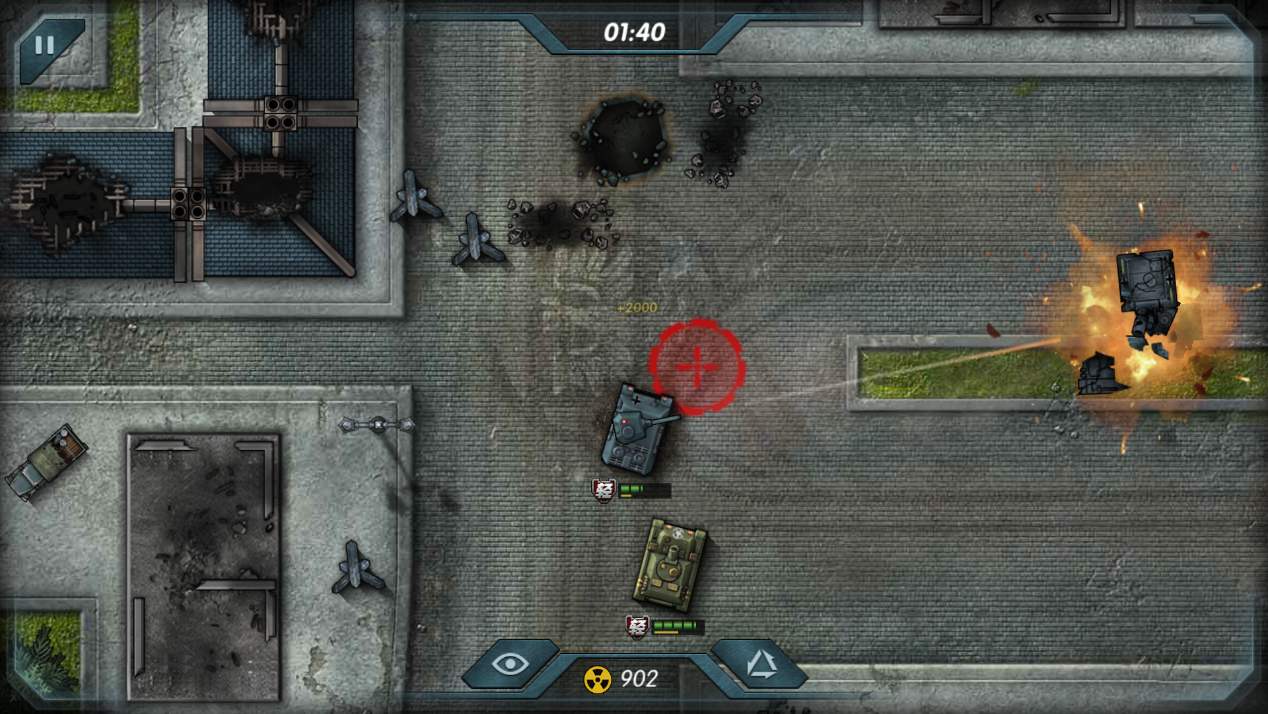Pause the game

tap(45, 46)
